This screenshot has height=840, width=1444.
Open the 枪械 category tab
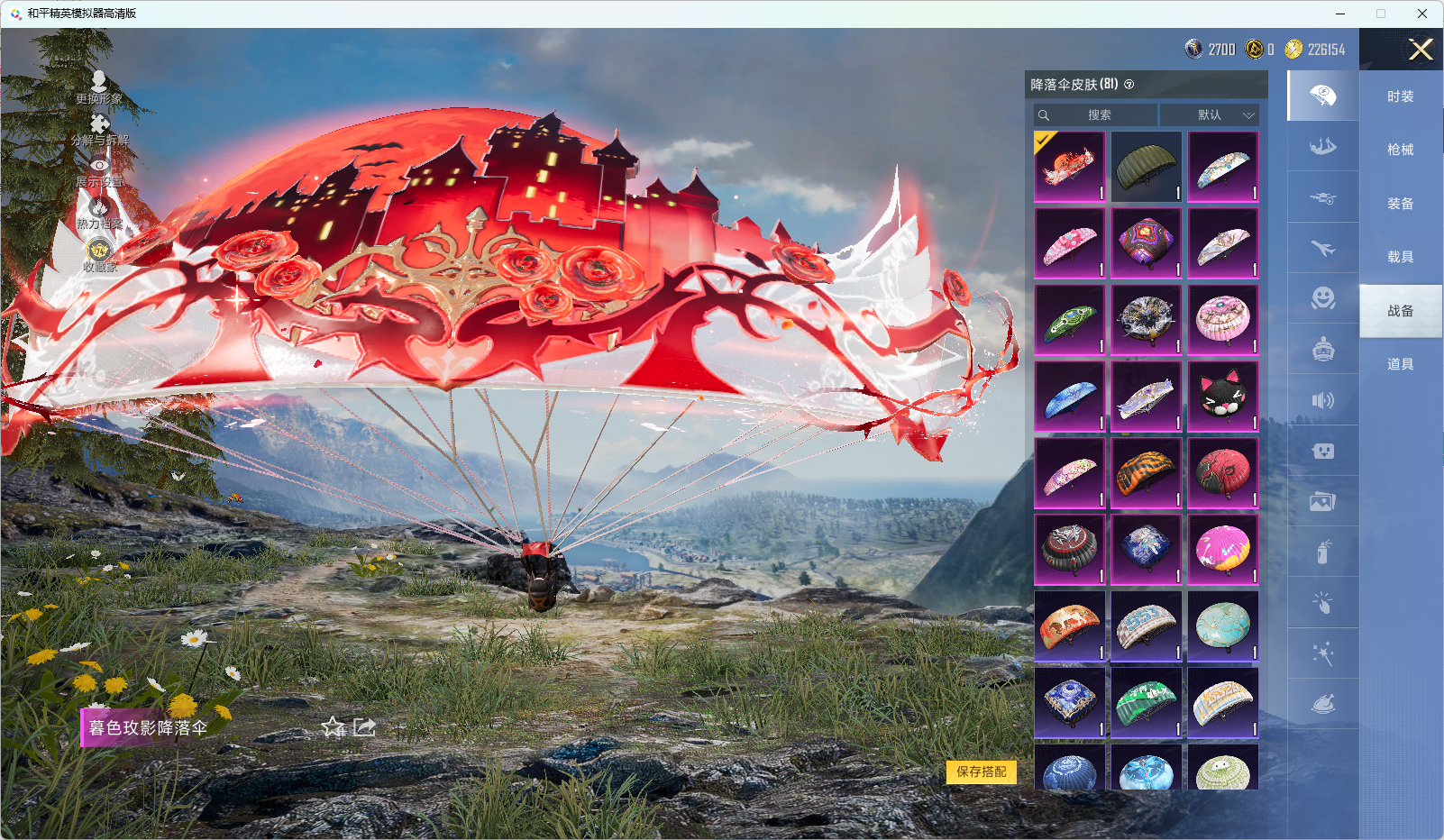tap(1400, 150)
